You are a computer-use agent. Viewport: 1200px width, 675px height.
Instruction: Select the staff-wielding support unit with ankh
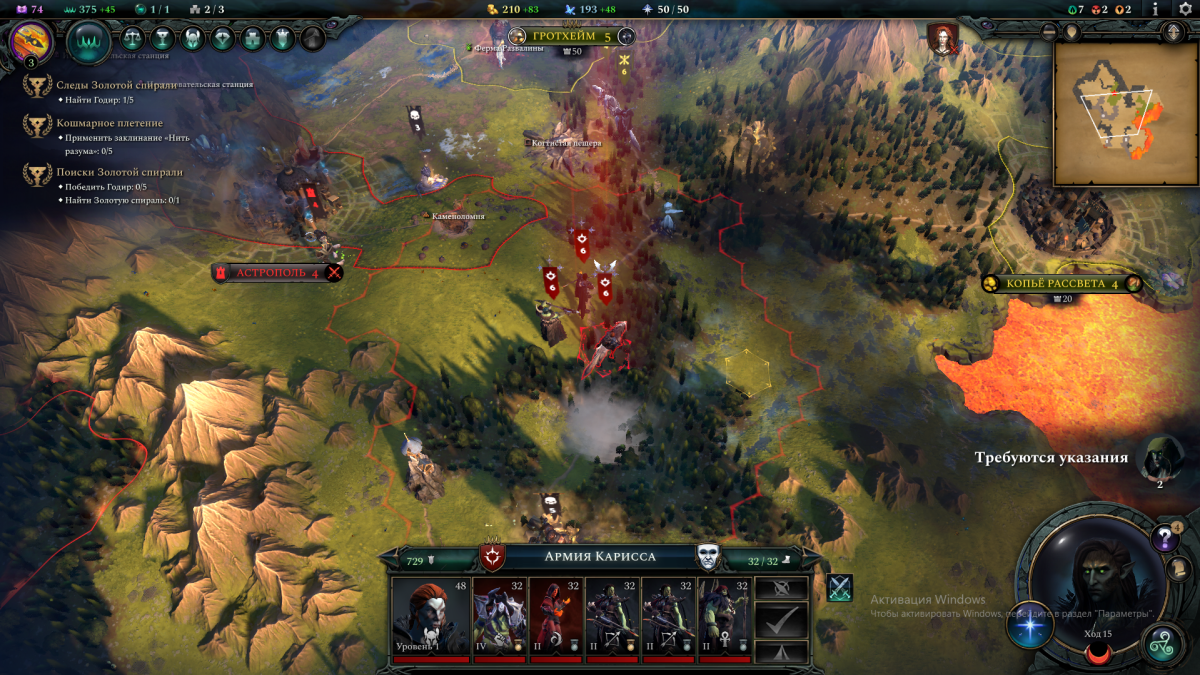click(723, 617)
